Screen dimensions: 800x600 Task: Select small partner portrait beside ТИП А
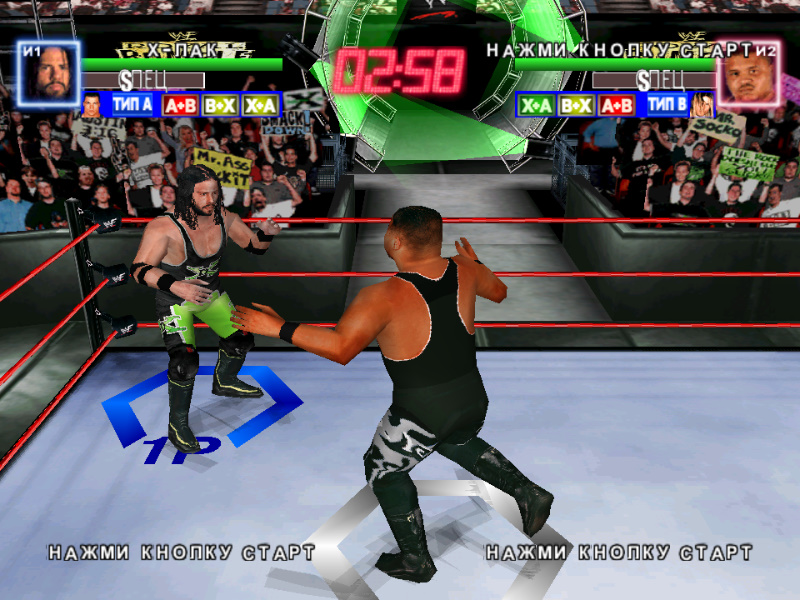point(92,103)
